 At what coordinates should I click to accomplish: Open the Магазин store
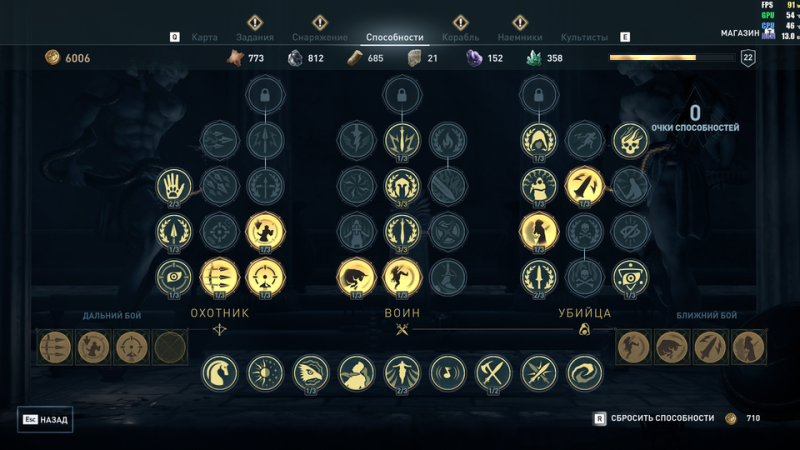(741, 33)
